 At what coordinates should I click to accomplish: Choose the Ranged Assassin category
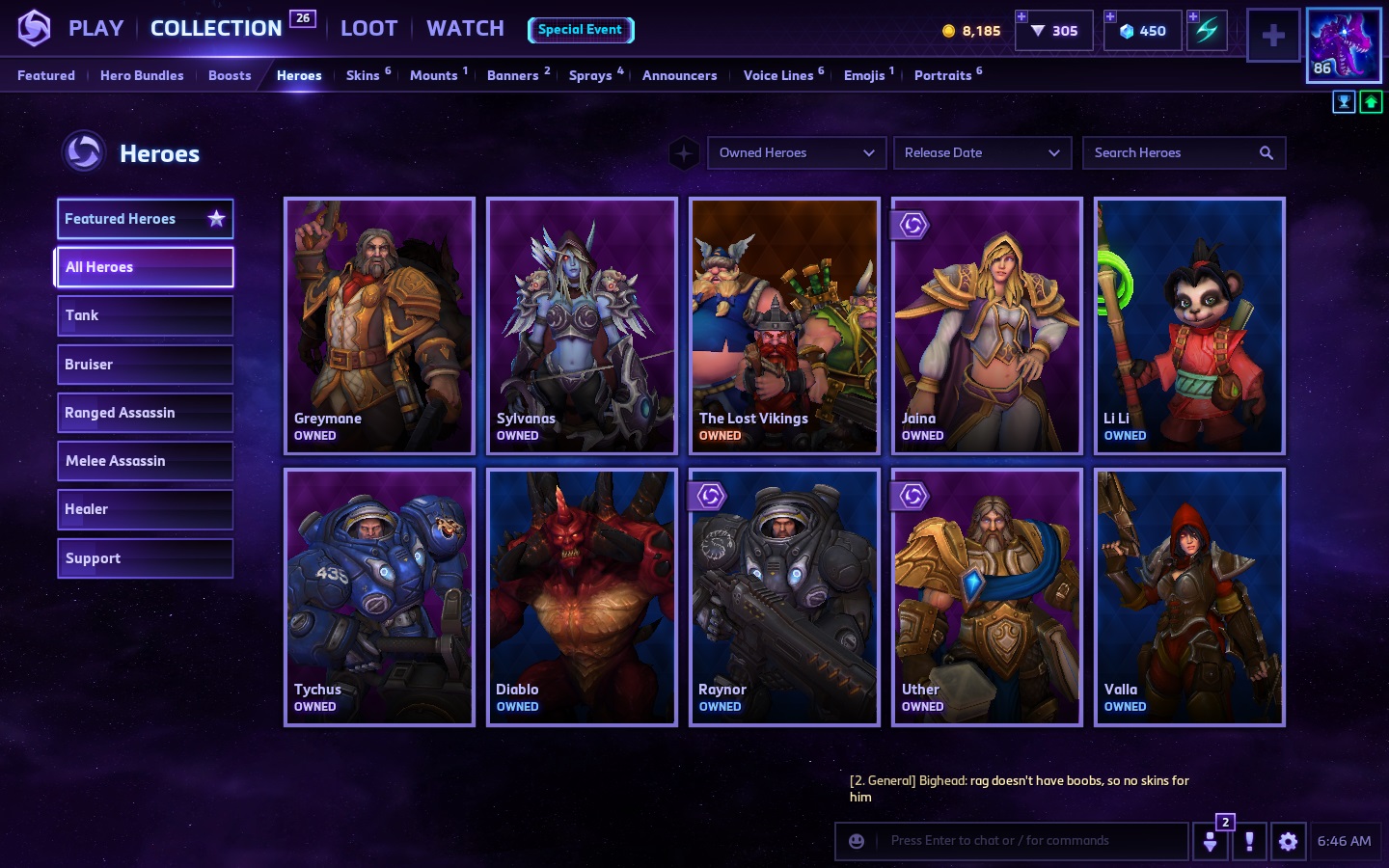[x=145, y=413]
